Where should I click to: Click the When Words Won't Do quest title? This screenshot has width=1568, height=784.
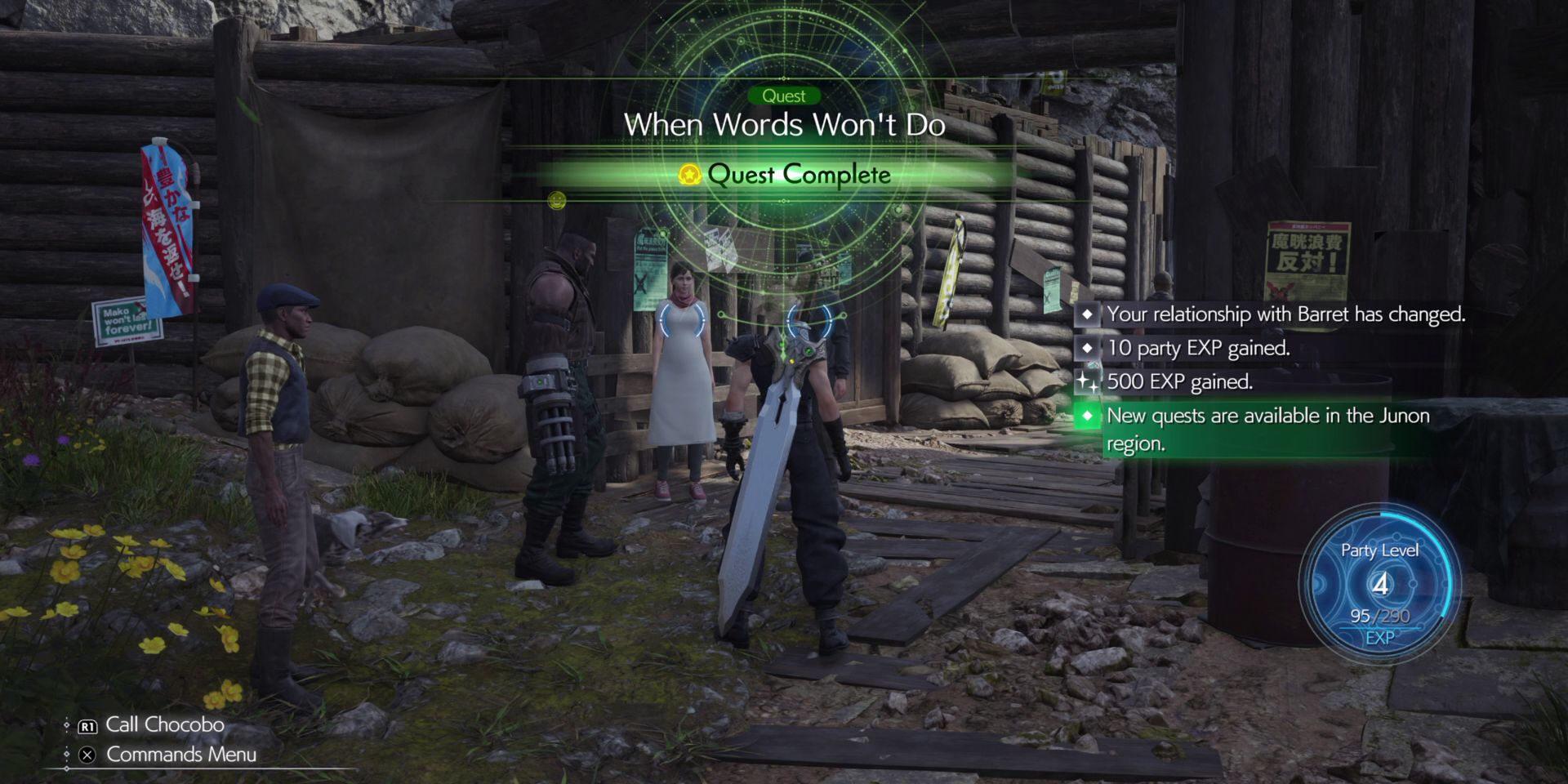786,126
